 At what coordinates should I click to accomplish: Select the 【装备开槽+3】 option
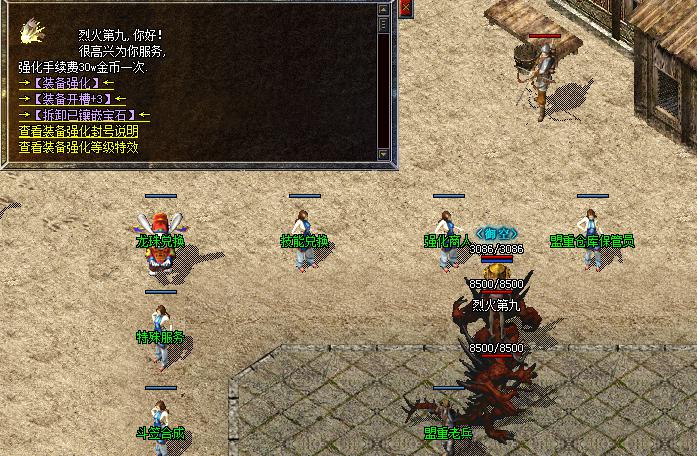[72, 99]
